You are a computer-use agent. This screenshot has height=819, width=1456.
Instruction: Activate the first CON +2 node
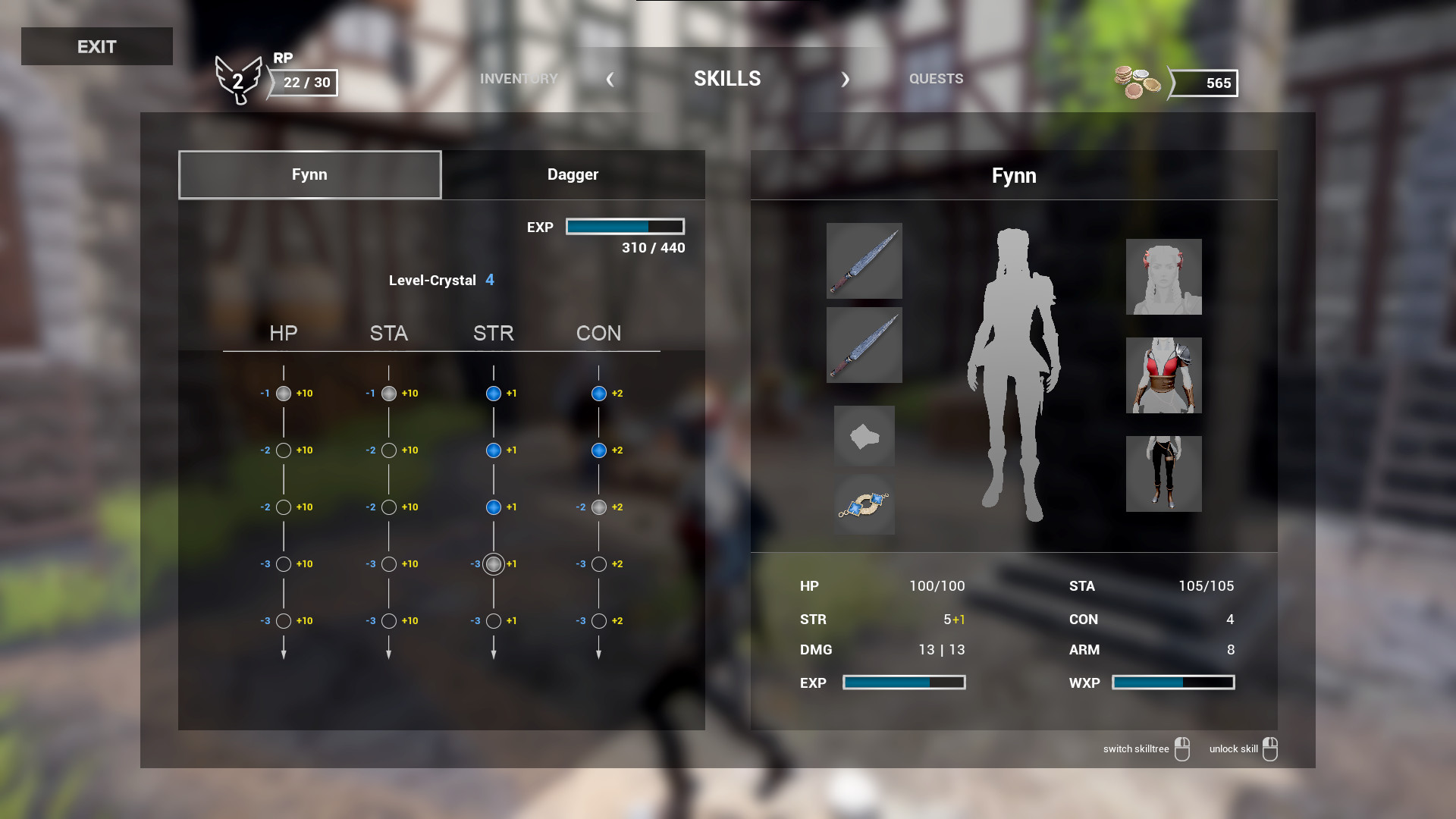(x=598, y=393)
